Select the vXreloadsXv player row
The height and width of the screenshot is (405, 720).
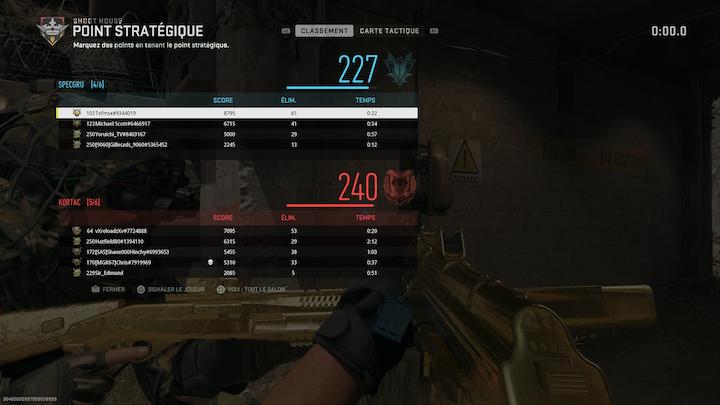pyautogui.click(x=237, y=231)
